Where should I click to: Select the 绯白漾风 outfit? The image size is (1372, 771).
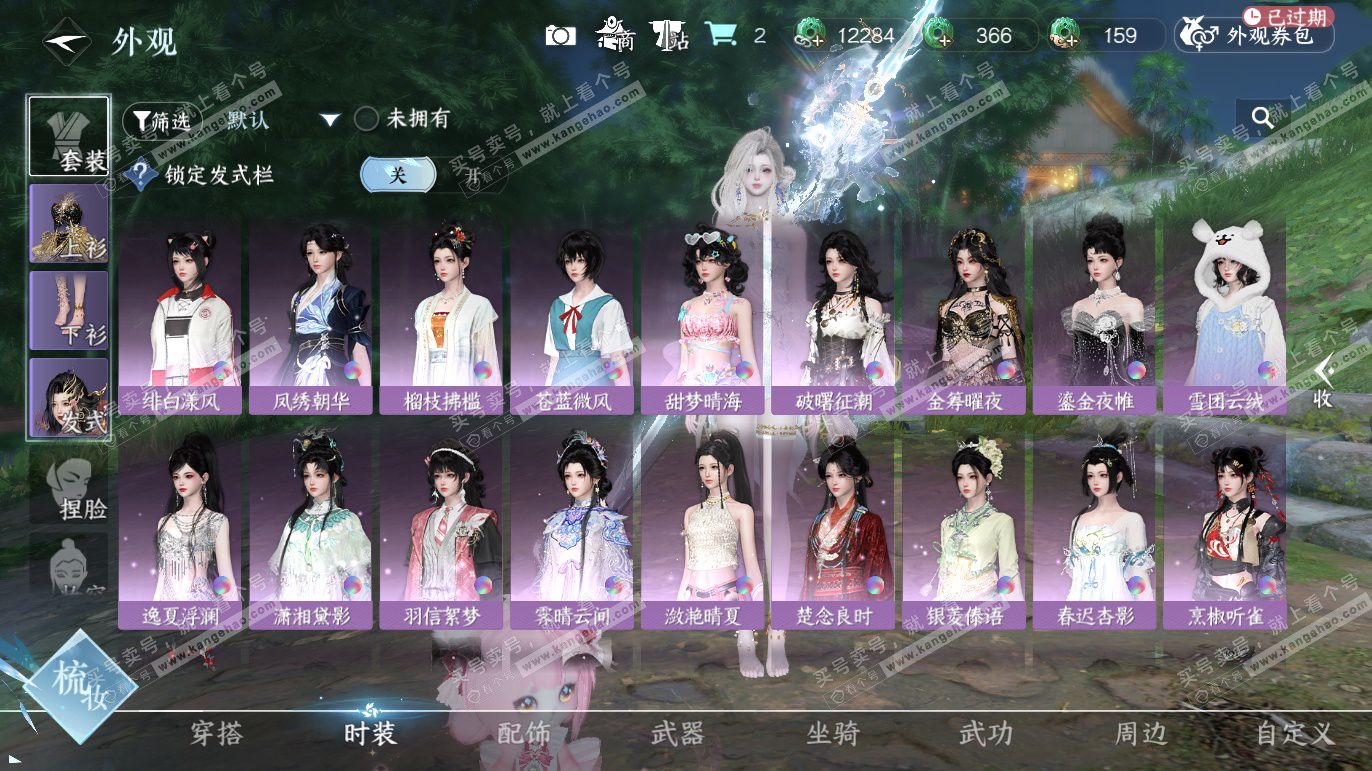pos(180,318)
